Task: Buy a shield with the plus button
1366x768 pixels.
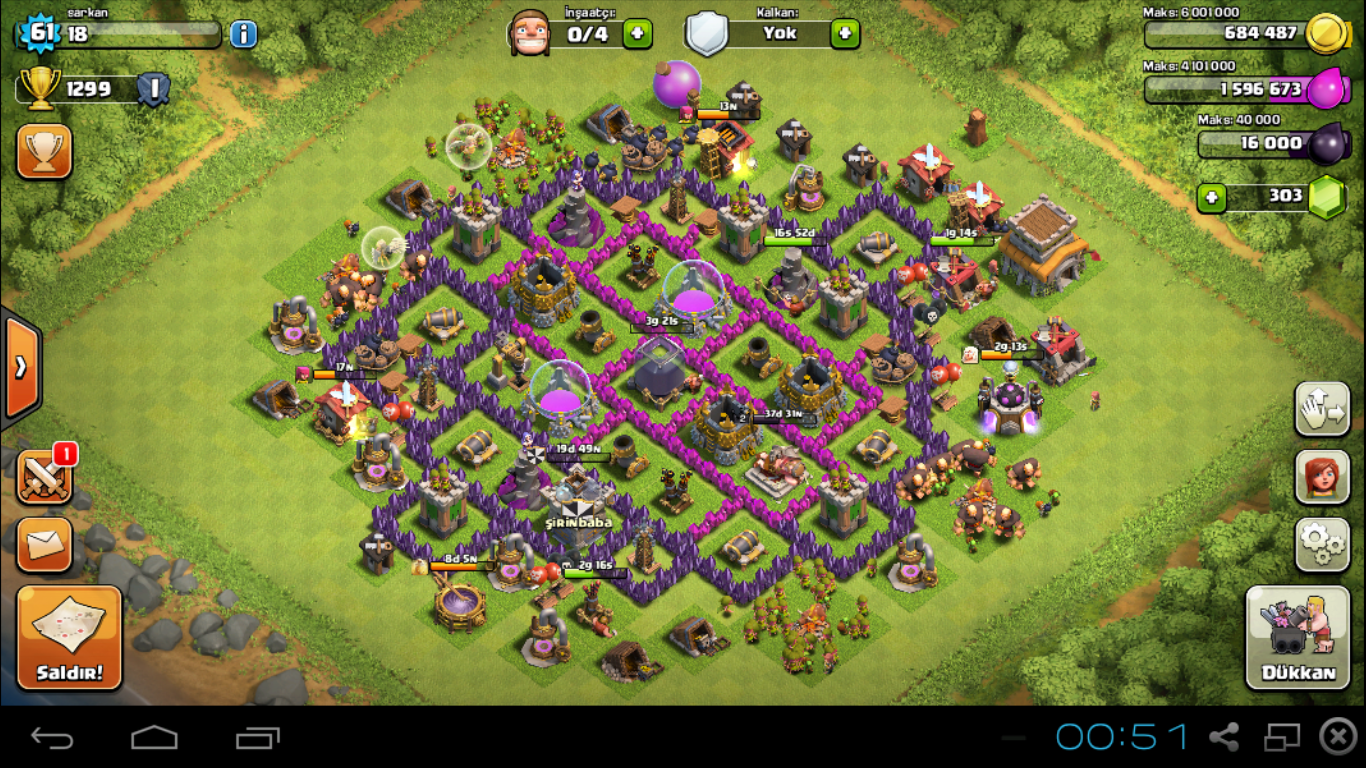Action: [845, 34]
